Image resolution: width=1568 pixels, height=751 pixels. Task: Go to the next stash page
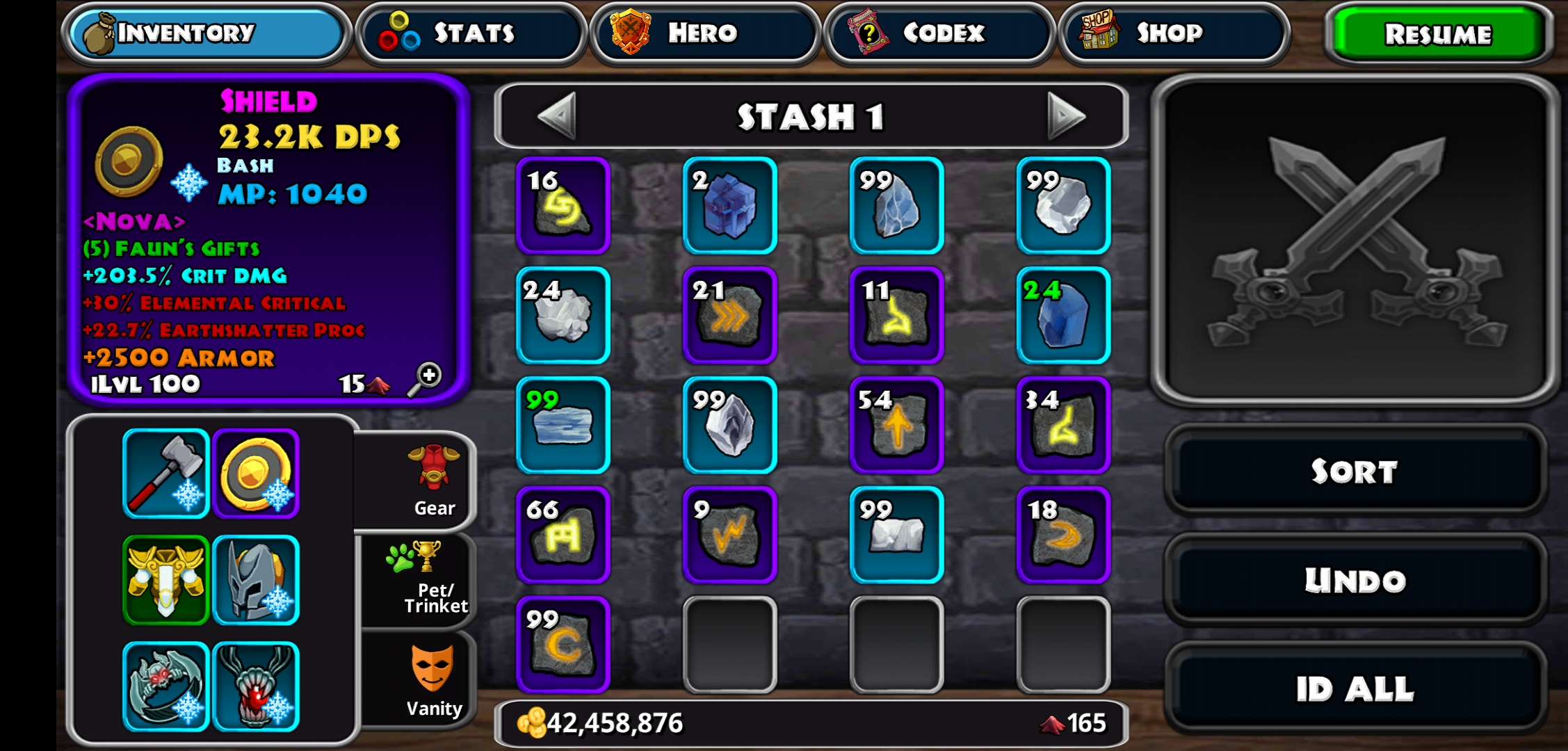[1066, 115]
